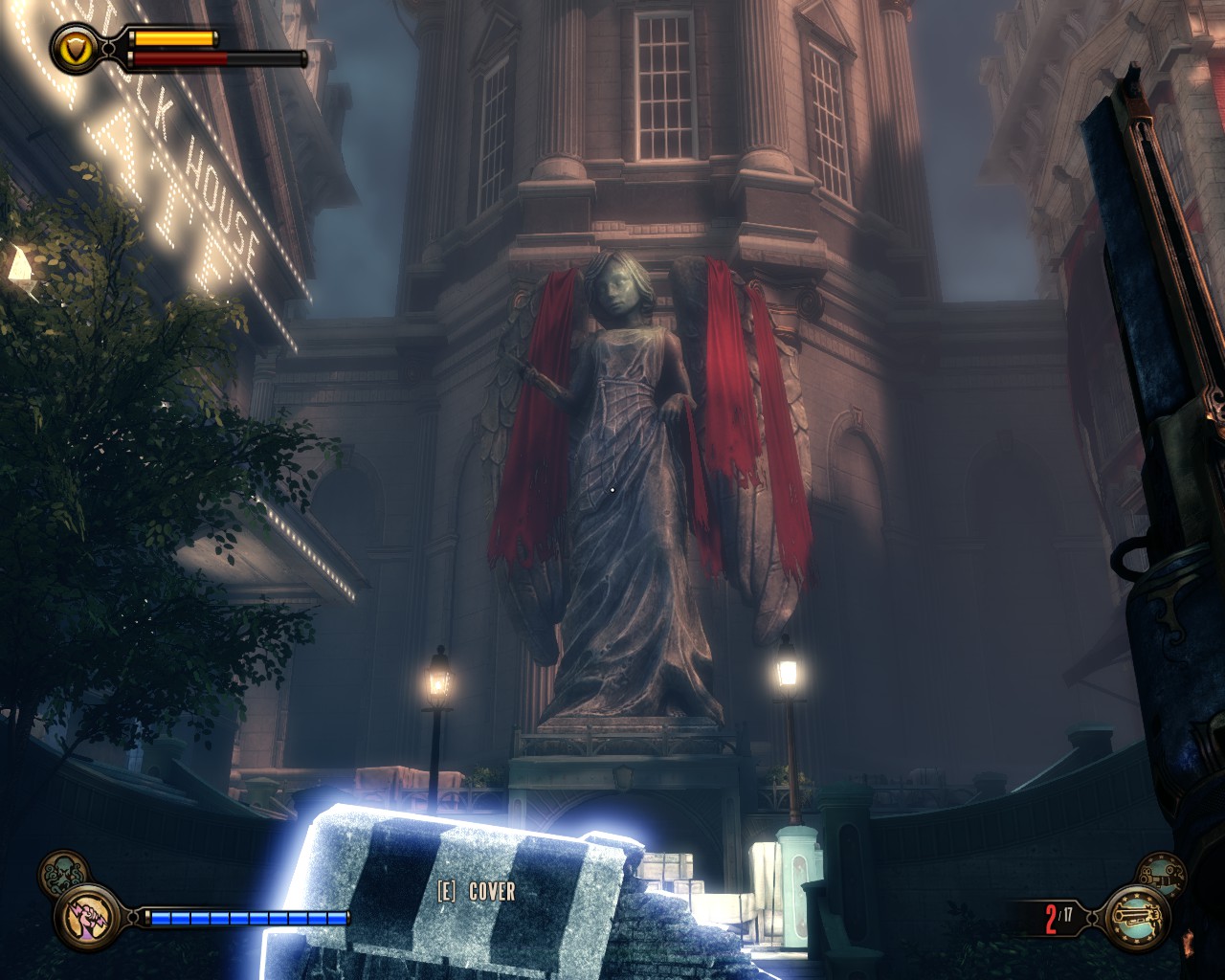Select the Shock Jockey lightning fist vigor
Viewport: 1225px width, 980px height.
point(88,917)
